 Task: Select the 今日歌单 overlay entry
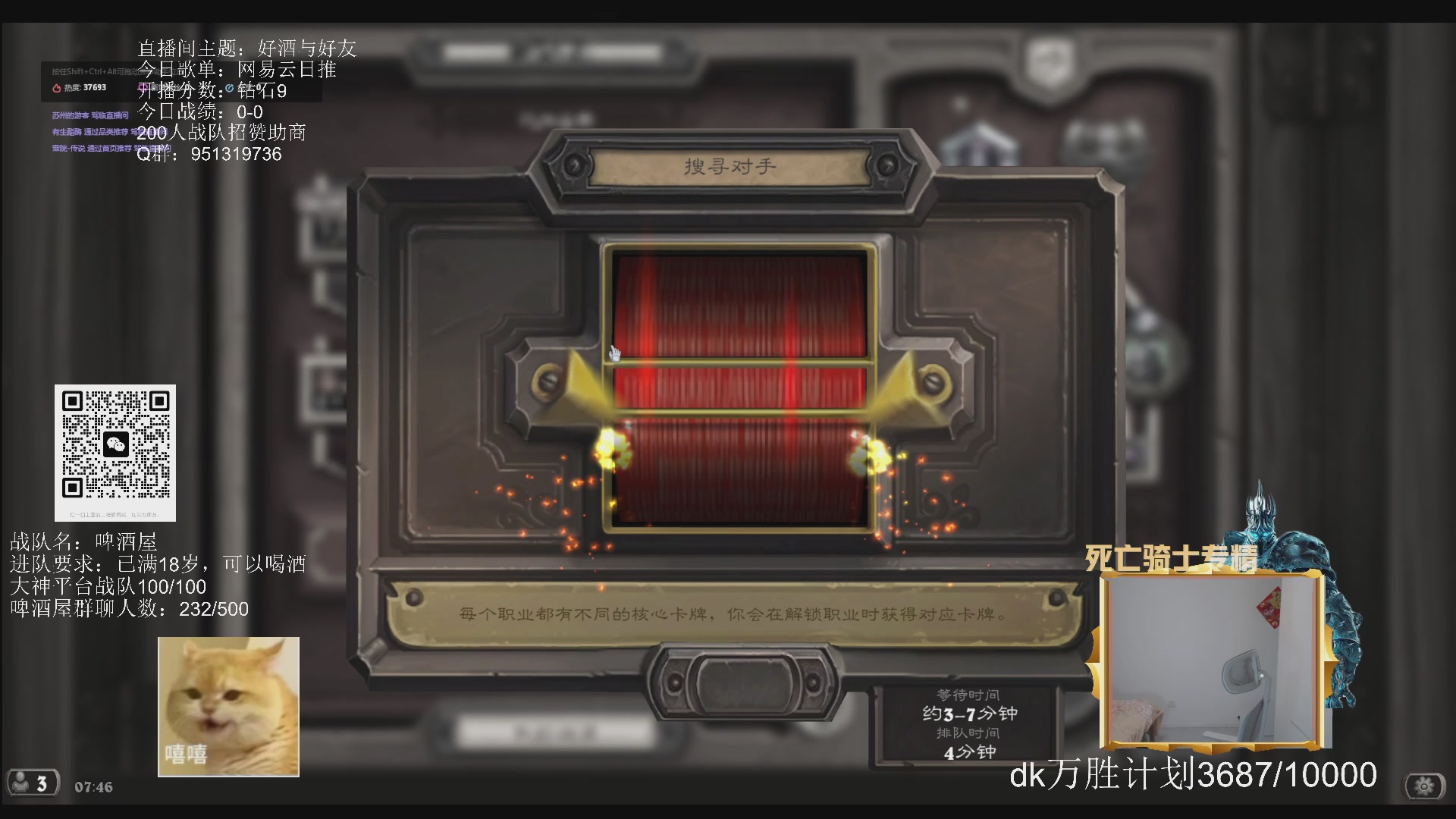click(x=237, y=69)
